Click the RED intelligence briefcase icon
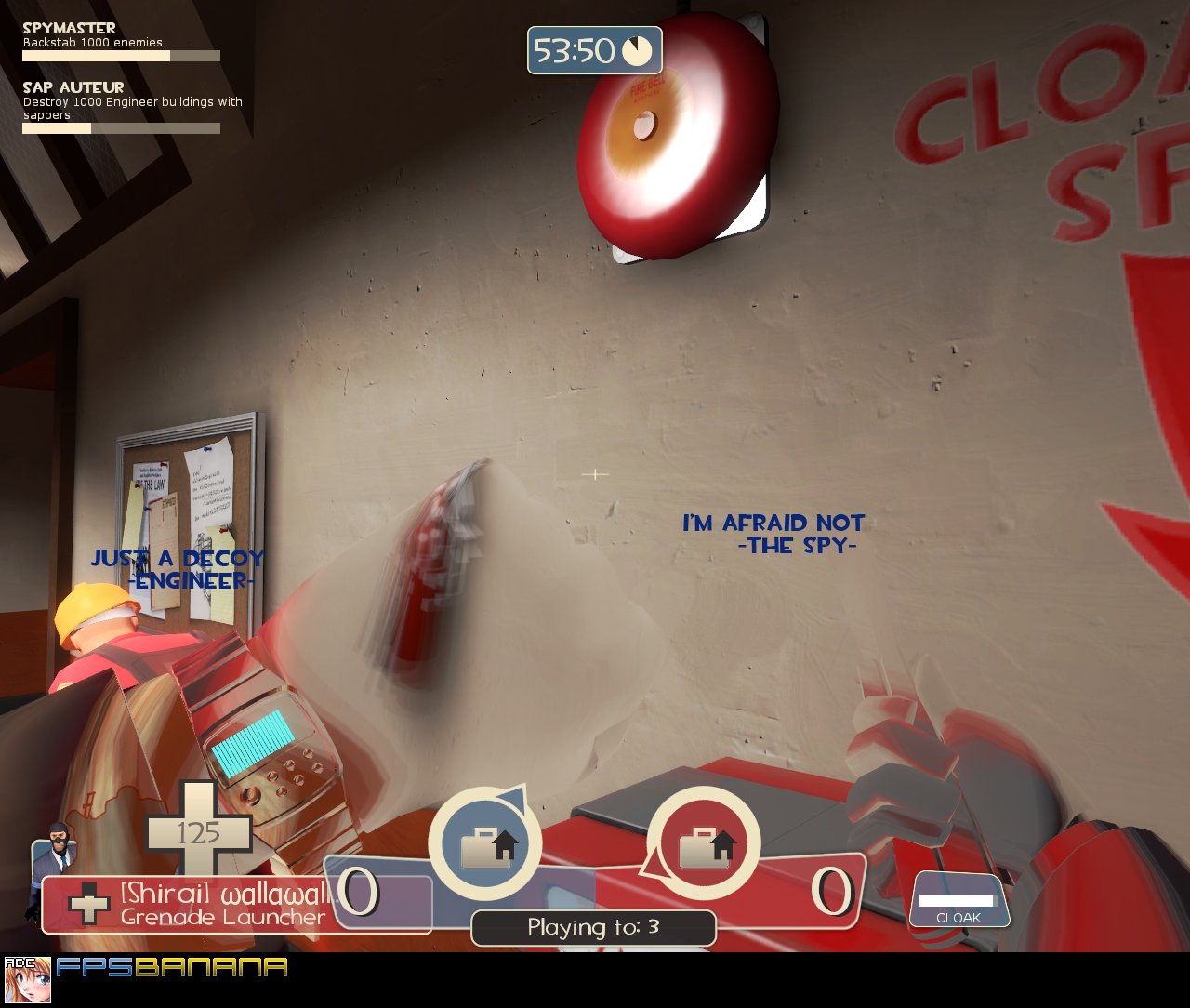Image resolution: width=1190 pixels, height=1008 pixels. tap(704, 843)
